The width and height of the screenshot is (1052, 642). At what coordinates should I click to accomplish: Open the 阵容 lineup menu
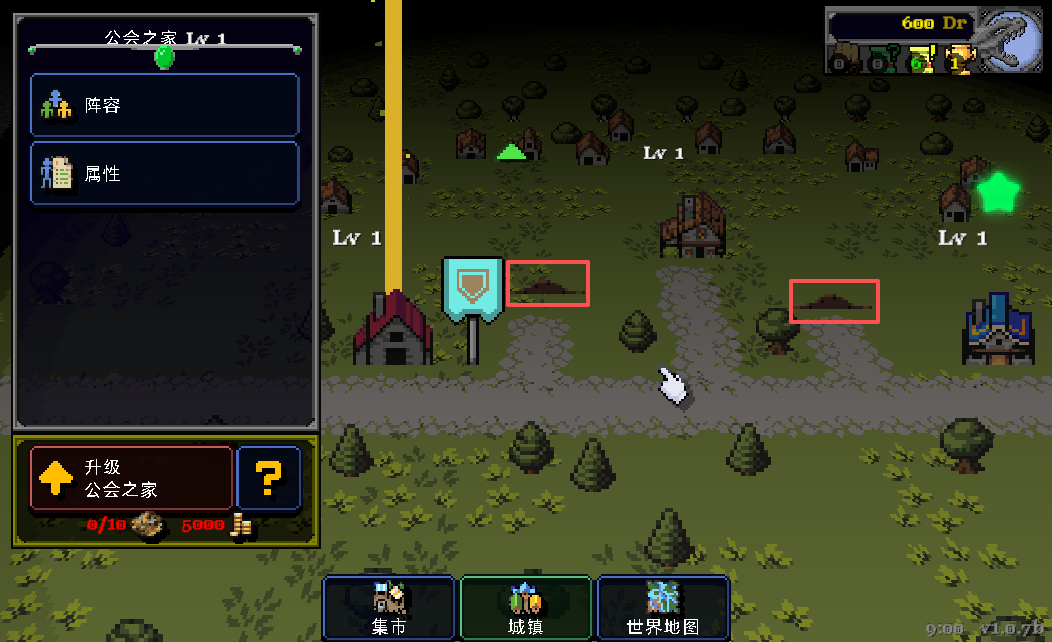click(x=165, y=105)
